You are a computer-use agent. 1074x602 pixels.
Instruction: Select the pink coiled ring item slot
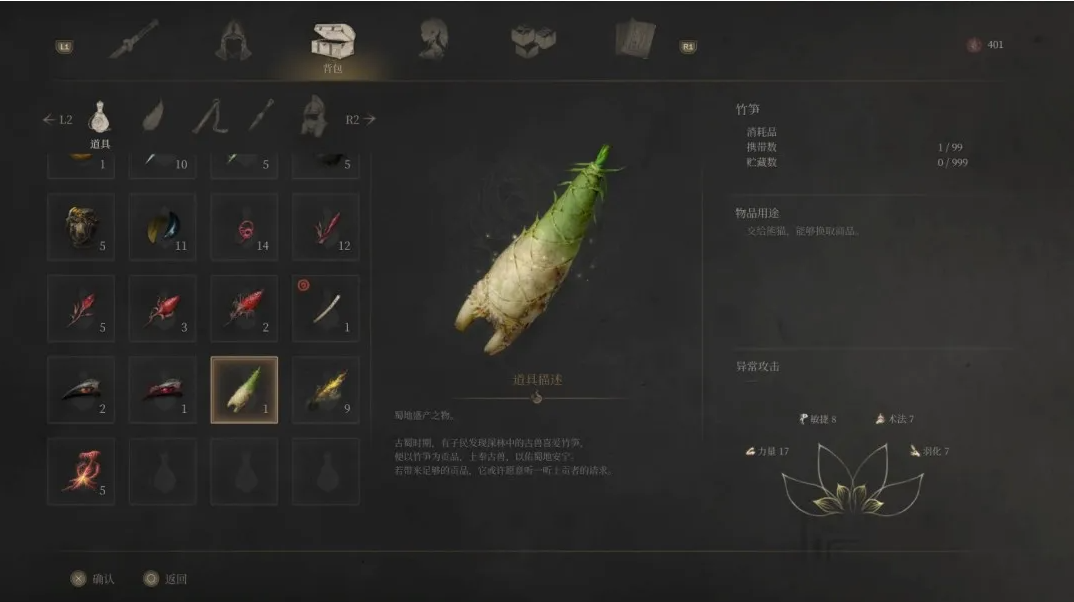[244, 227]
